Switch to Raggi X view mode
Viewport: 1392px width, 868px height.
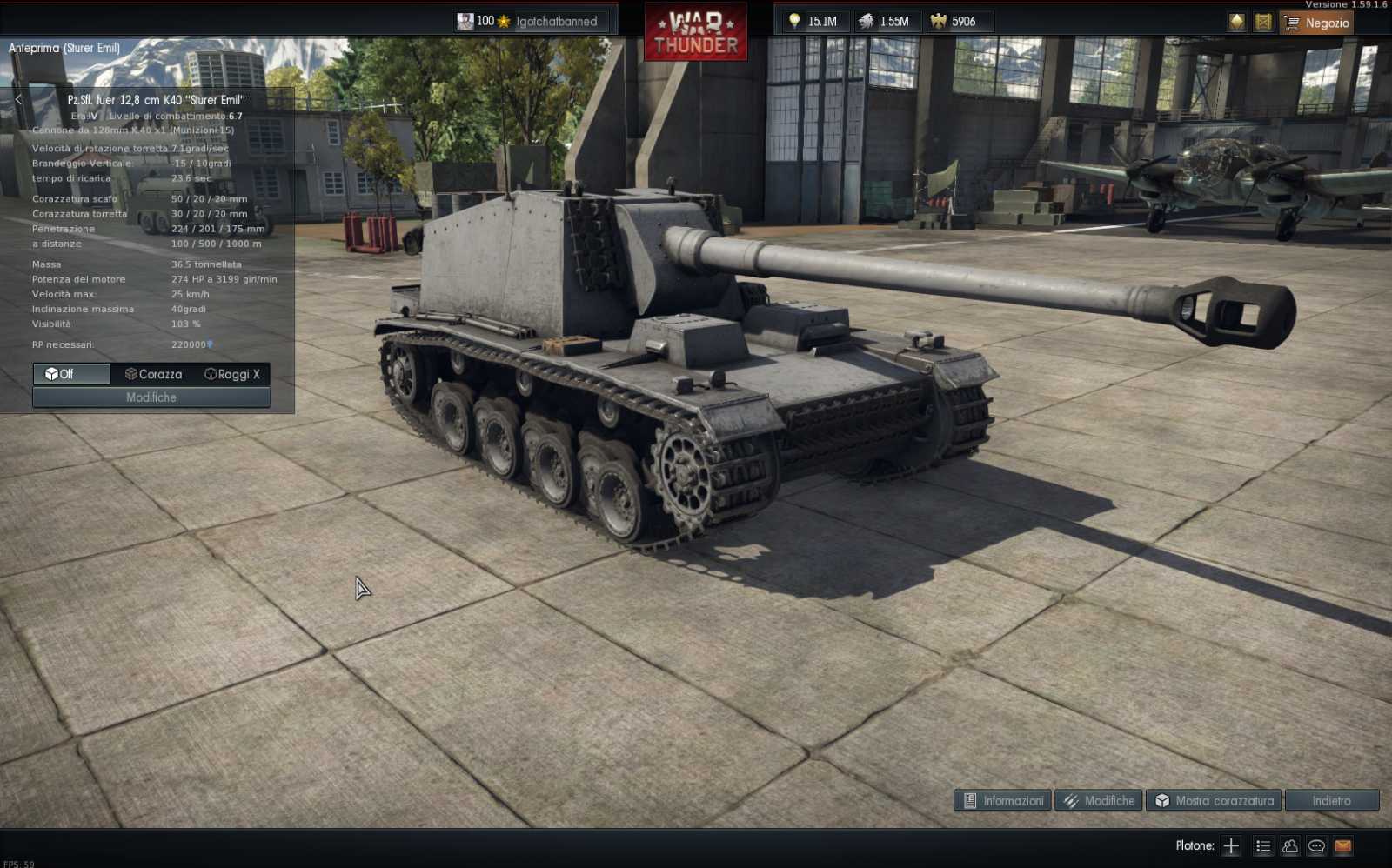(x=232, y=374)
